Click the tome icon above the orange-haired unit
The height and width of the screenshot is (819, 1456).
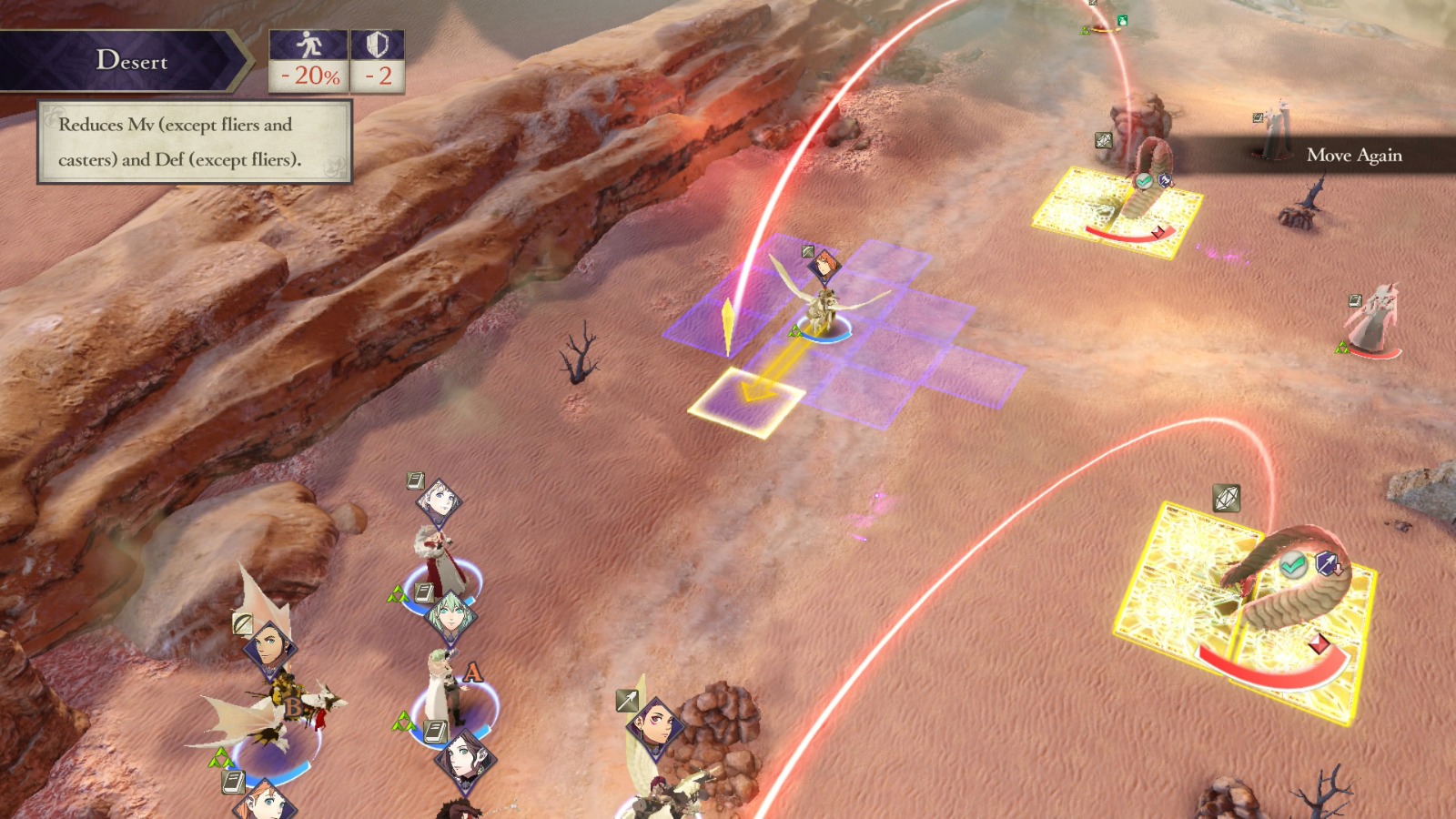coord(232,783)
